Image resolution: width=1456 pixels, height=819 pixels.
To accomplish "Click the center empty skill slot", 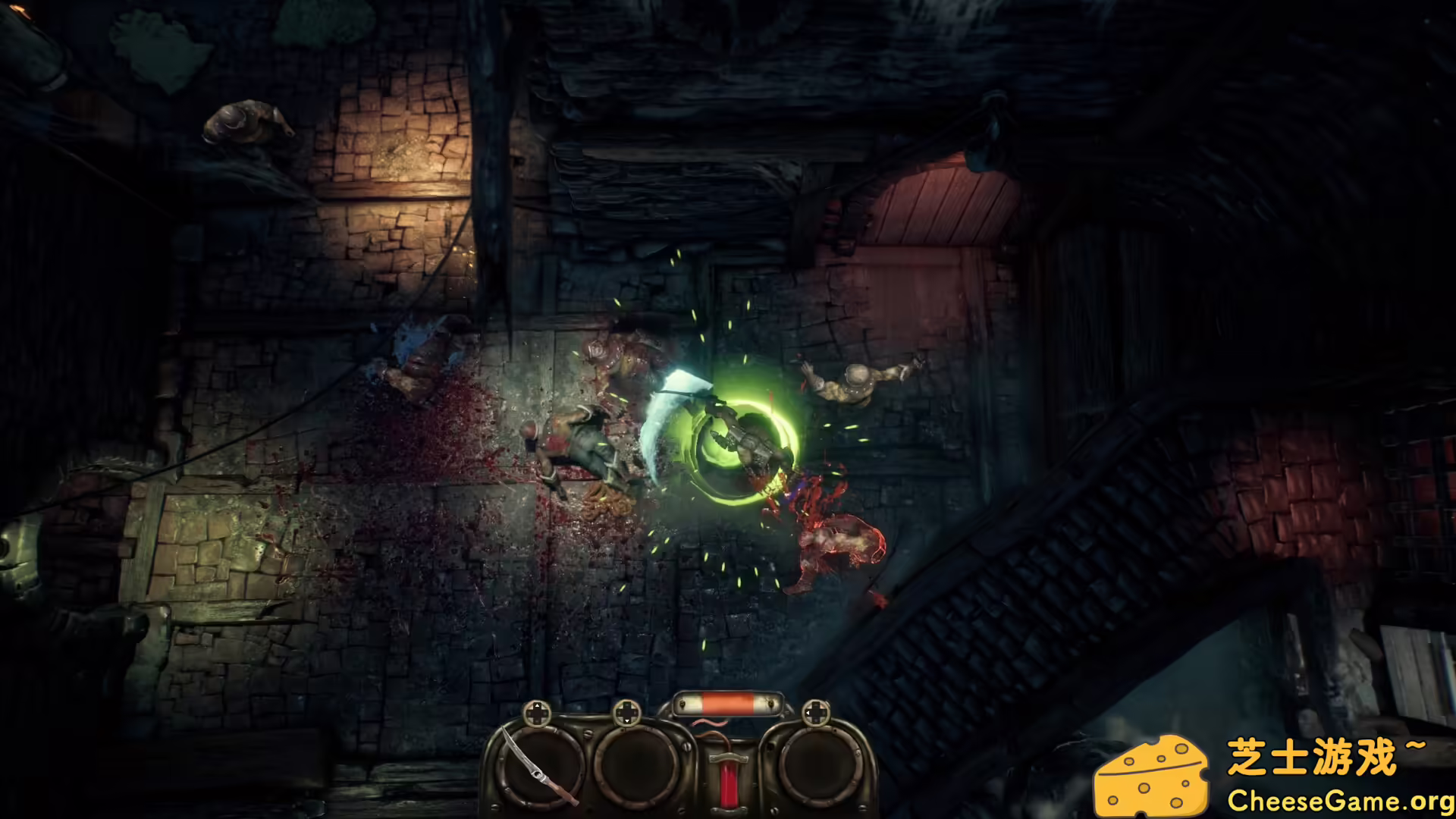I will tap(635, 769).
